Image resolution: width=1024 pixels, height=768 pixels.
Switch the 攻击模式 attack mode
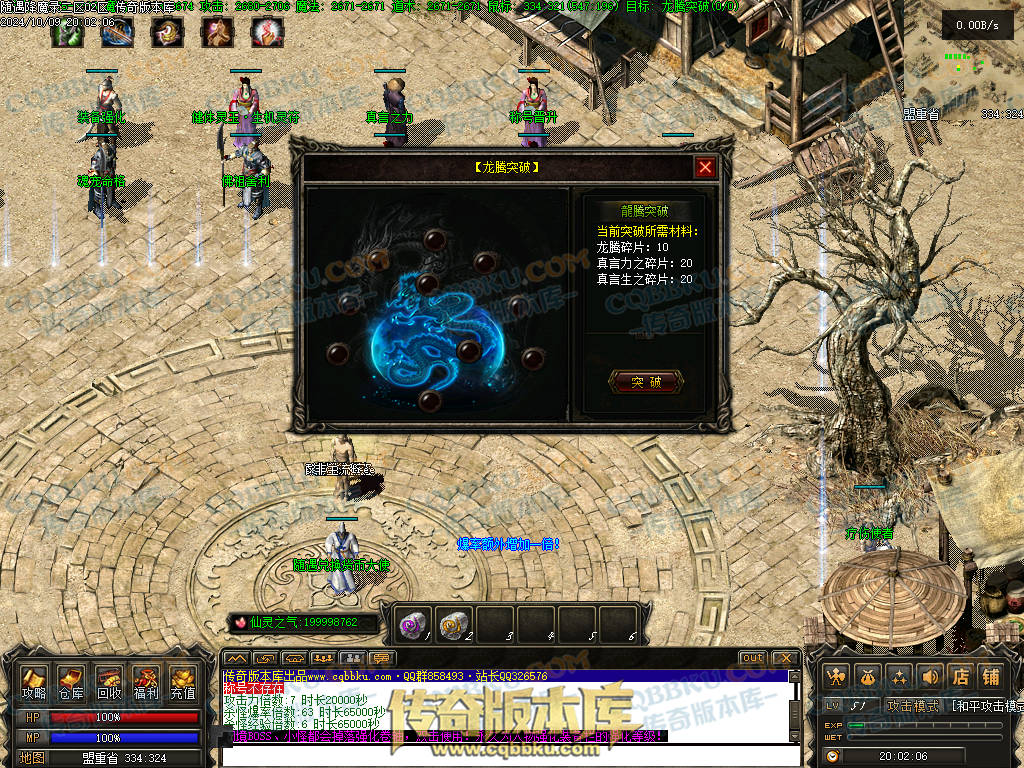click(912, 706)
